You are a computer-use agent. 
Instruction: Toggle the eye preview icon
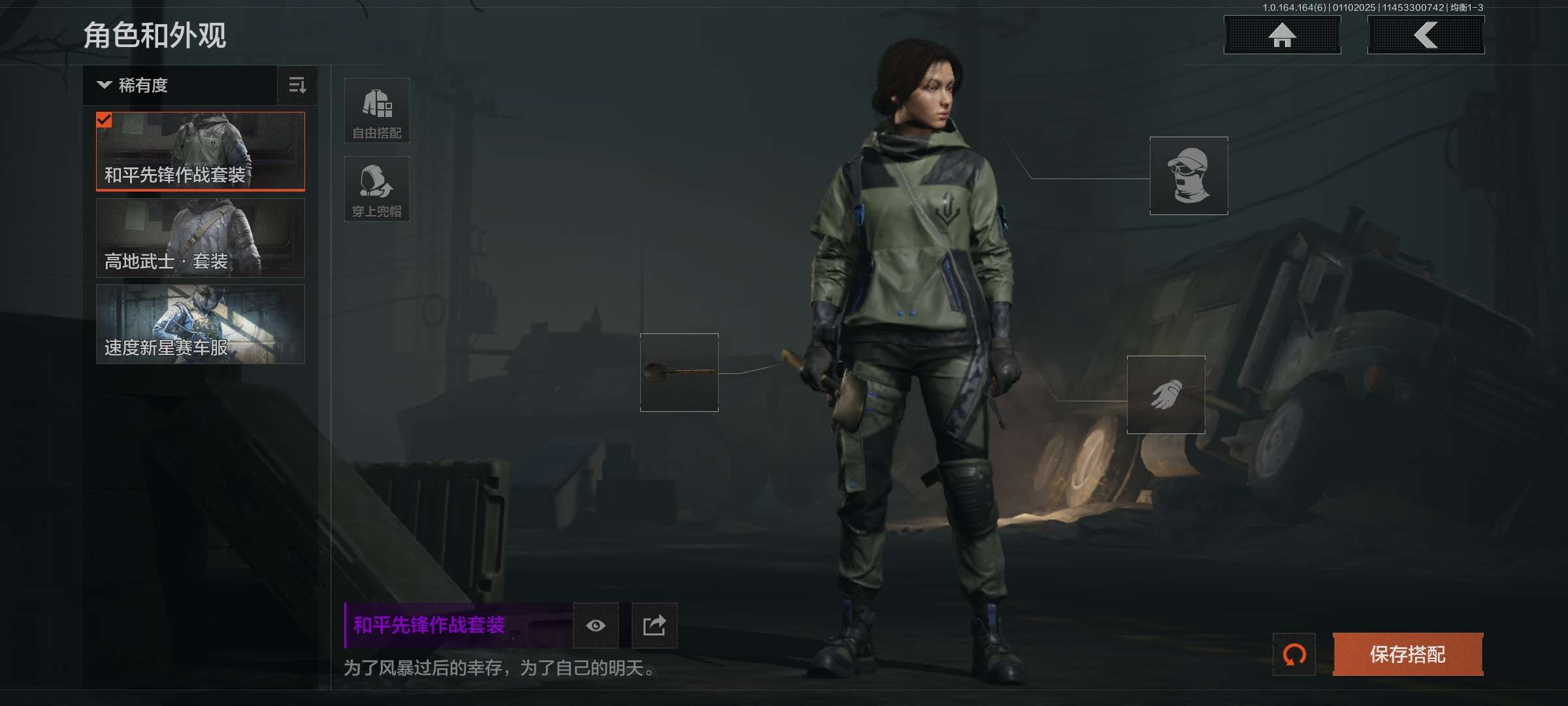point(595,626)
